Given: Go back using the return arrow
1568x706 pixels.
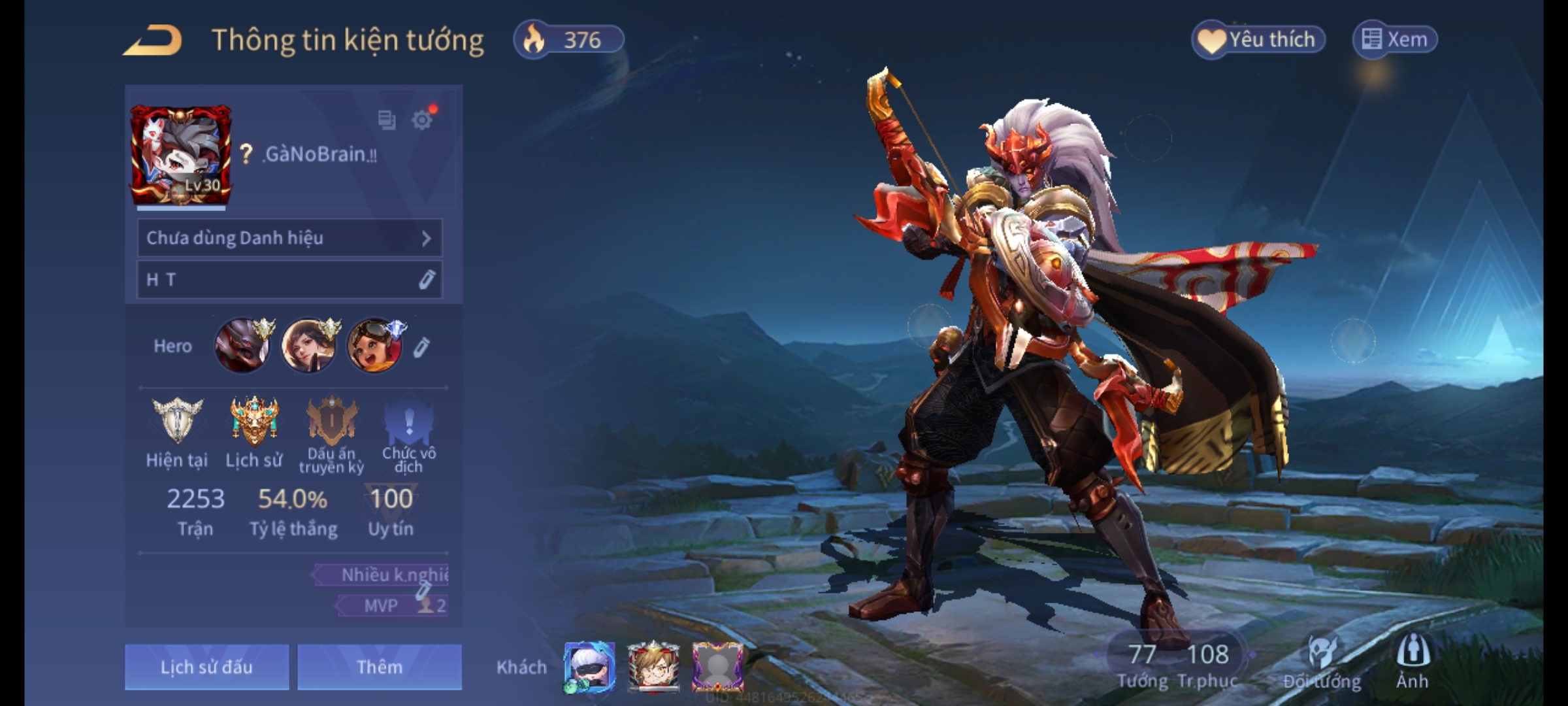Looking at the screenshot, I should (x=152, y=41).
